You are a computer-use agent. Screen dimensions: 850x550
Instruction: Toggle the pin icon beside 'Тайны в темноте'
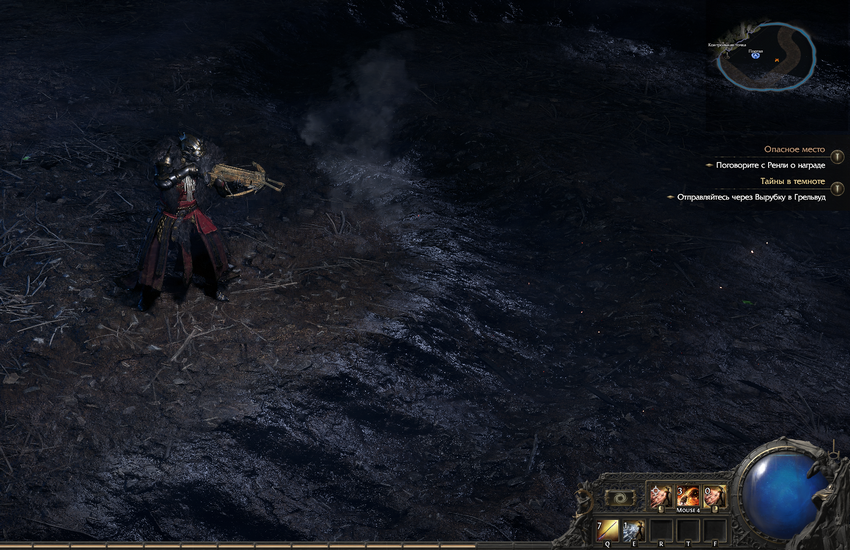coord(836,189)
